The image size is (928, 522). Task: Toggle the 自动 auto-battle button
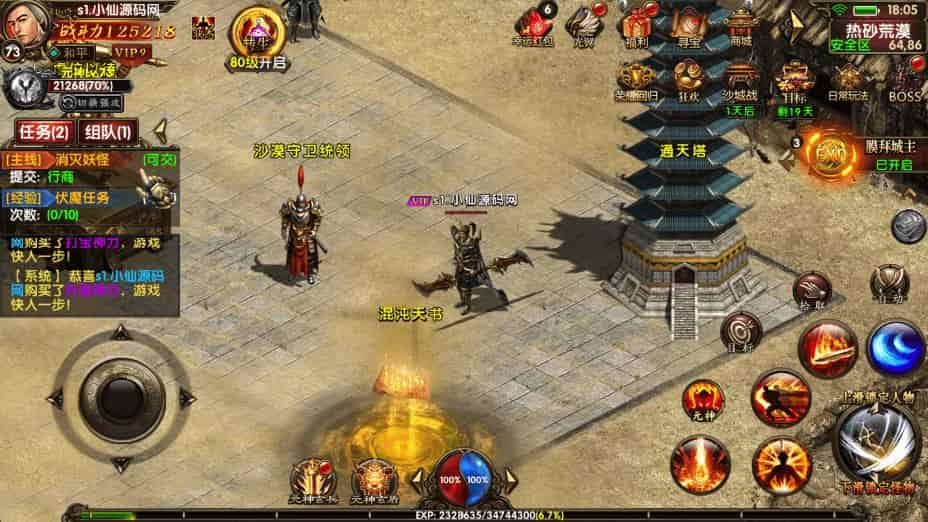(888, 284)
